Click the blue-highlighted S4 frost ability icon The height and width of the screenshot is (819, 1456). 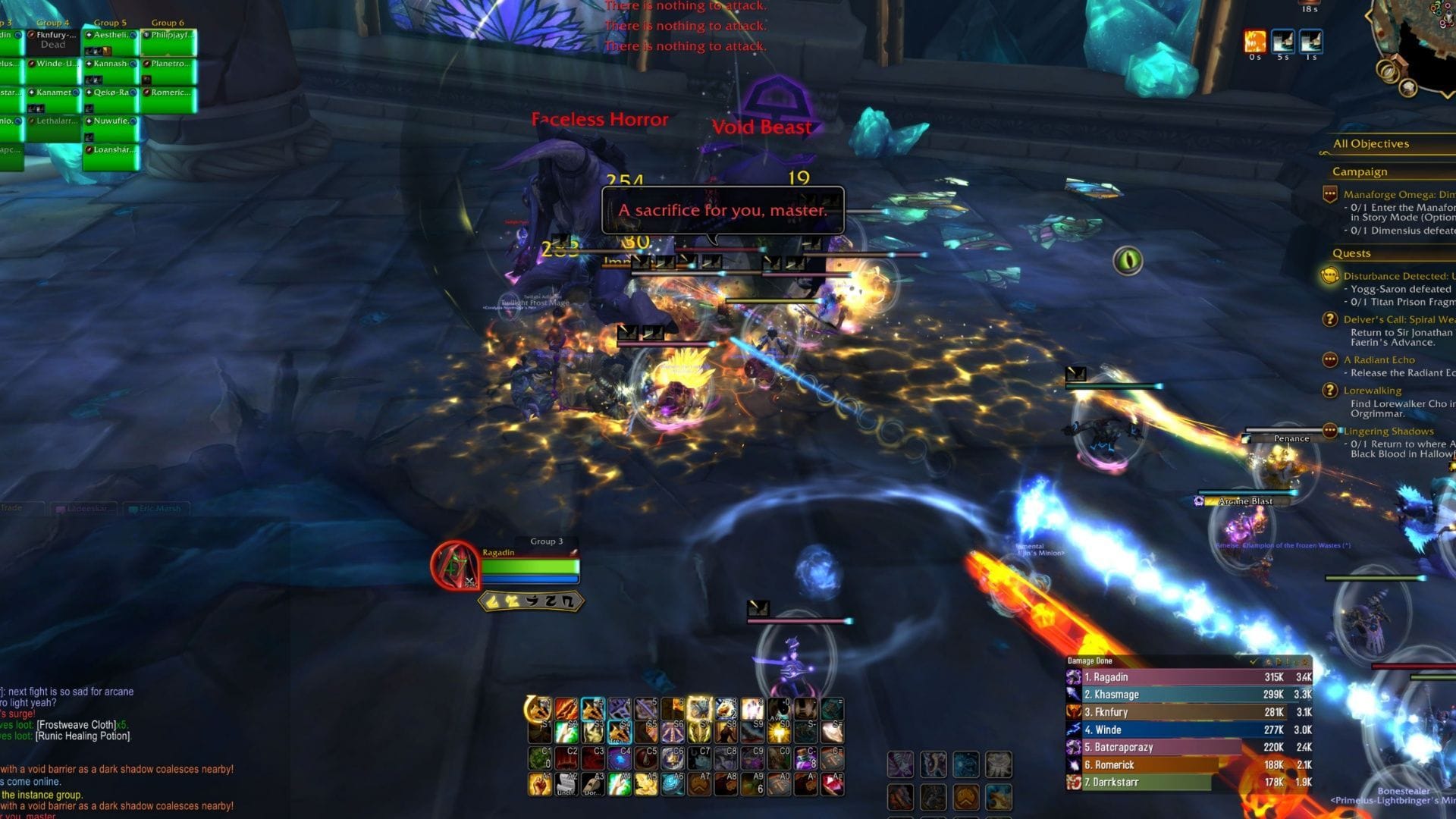pyautogui.click(x=620, y=731)
